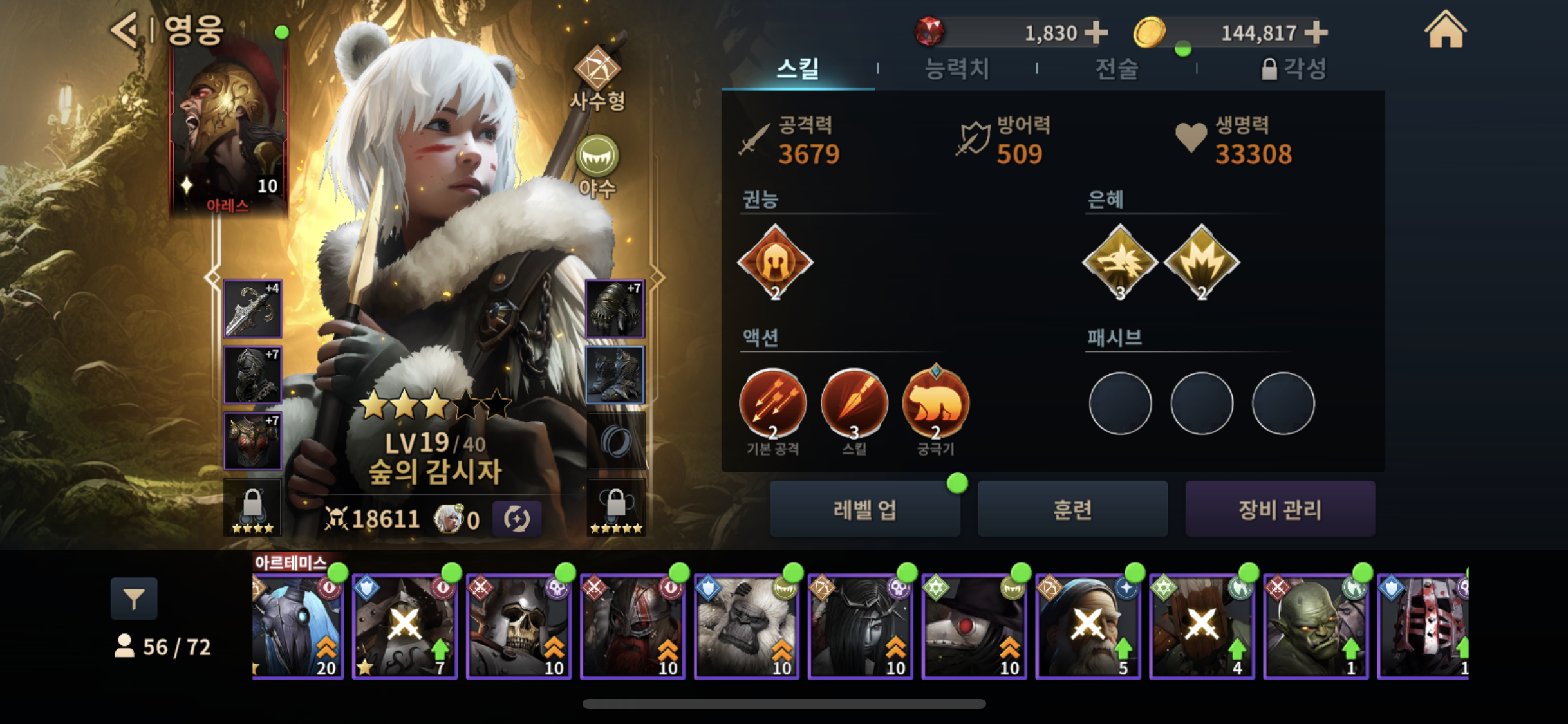View the wolf 은혜 icon
This screenshot has height=724, width=1568.
tap(1120, 262)
